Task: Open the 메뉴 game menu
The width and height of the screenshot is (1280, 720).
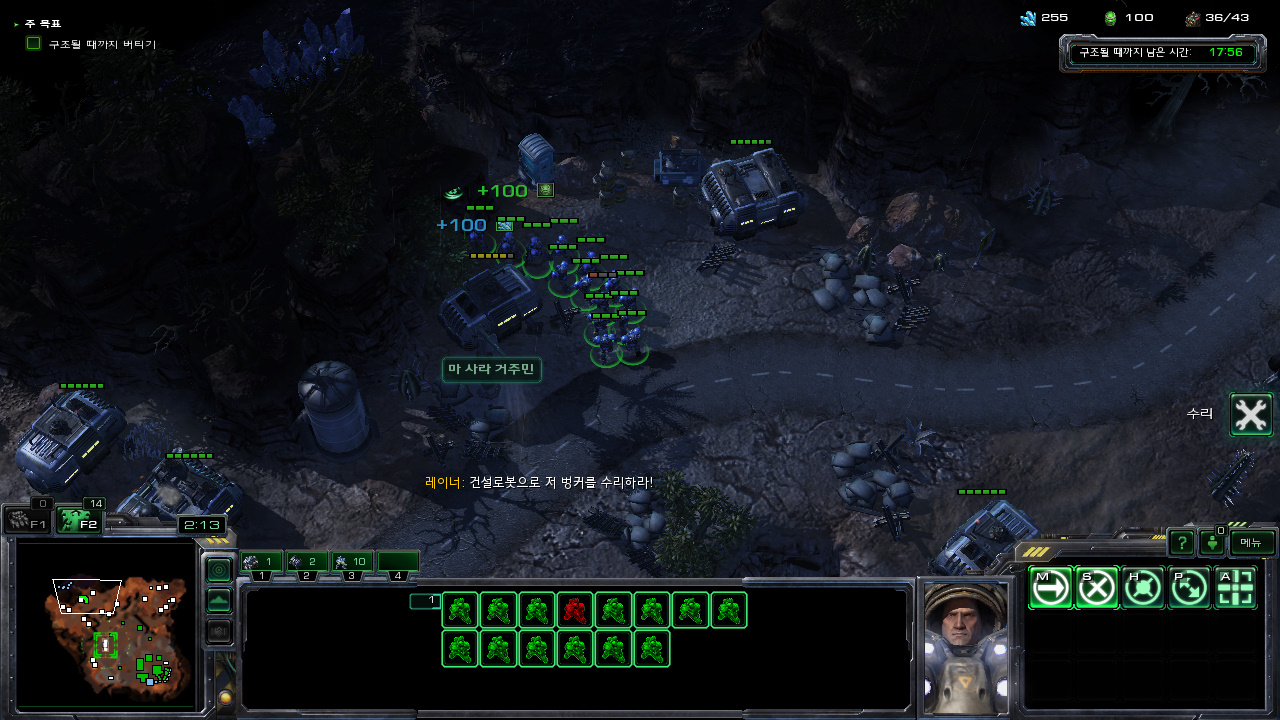Action: (1252, 543)
